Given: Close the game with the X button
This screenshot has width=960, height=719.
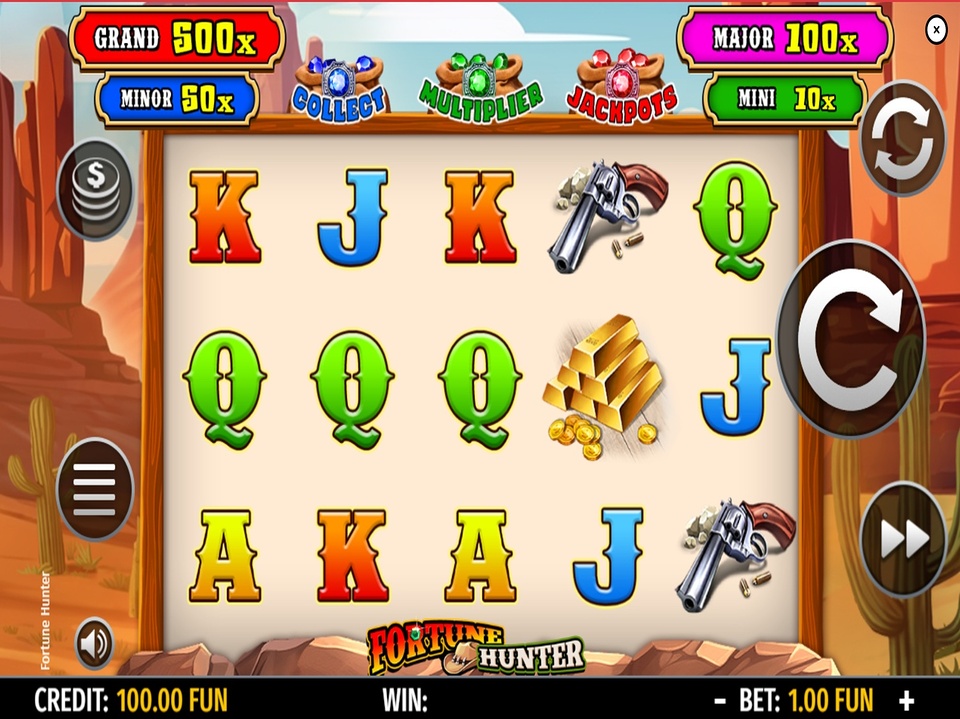Looking at the screenshot, I should (936, 30).
